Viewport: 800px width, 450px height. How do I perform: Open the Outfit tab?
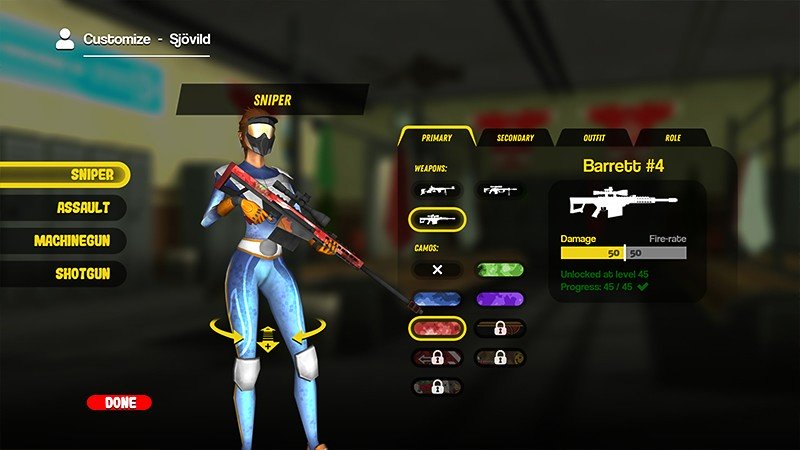tap(593, 138)
